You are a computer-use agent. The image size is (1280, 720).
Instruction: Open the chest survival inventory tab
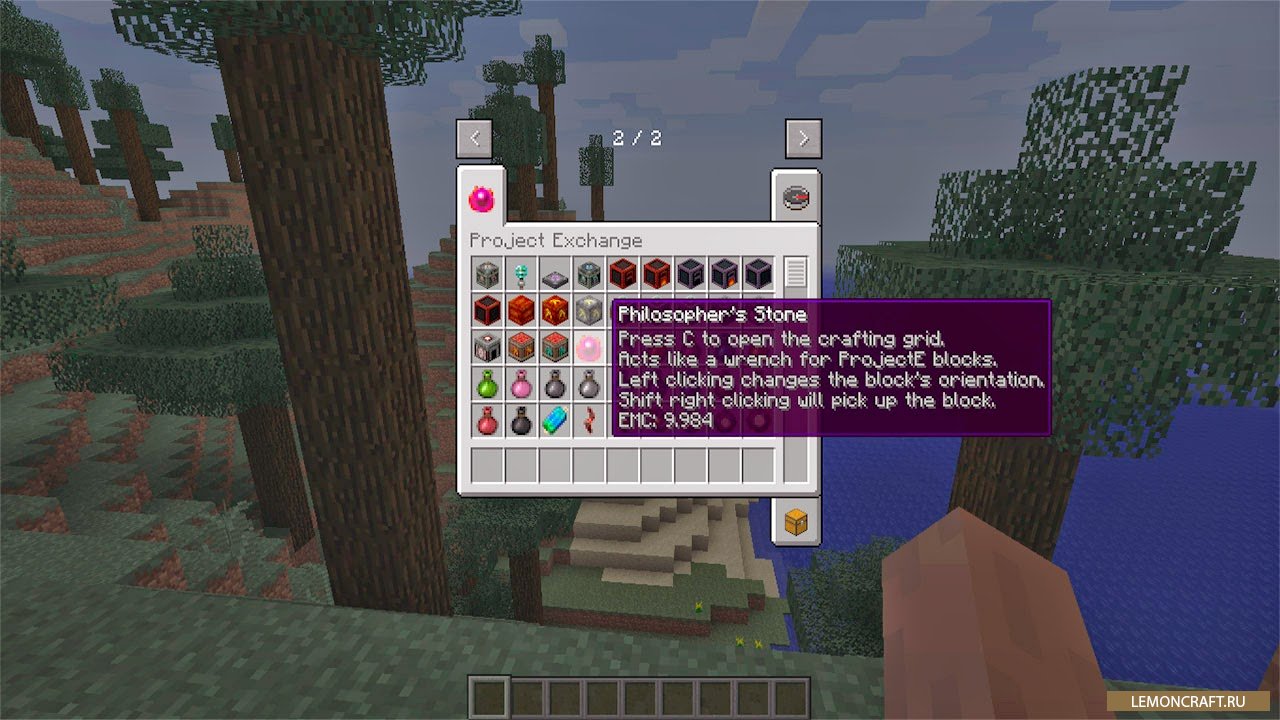tap(796, 521)
